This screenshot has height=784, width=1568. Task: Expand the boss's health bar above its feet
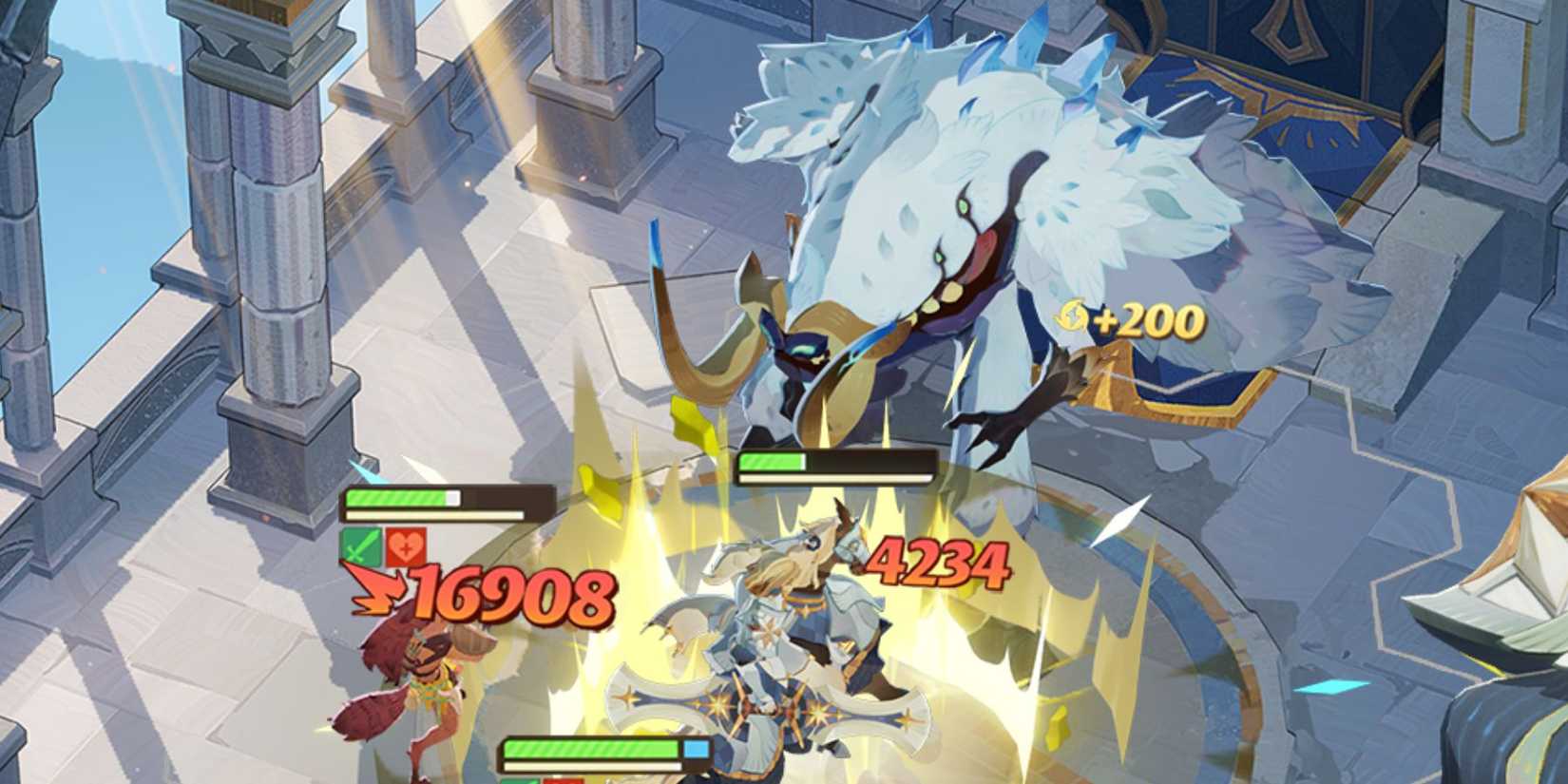(x=836, y=465)
